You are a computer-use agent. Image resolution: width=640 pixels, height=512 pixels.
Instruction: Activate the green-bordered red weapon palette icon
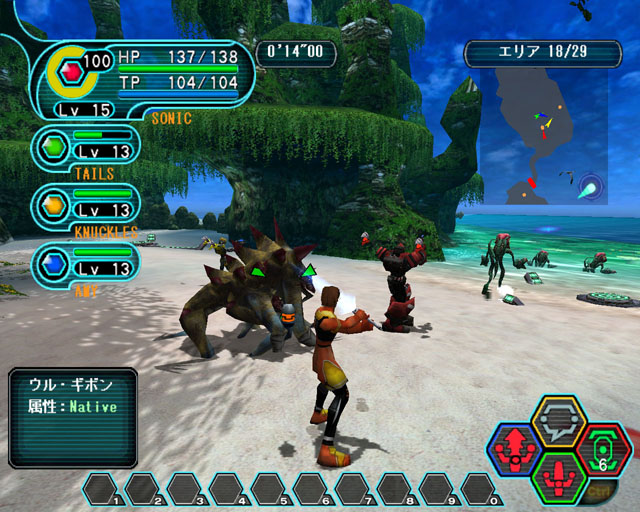coord(558,478)
